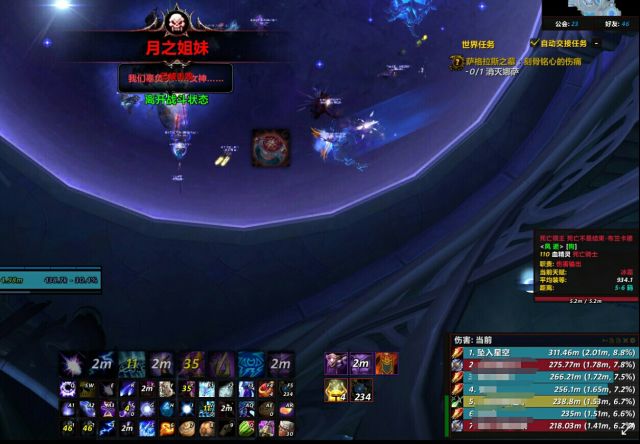640x444 pixels.
Task: Select the fifth row highlighted yellow in damage meter
Action: pyautogui.click(x=540, y=429)
